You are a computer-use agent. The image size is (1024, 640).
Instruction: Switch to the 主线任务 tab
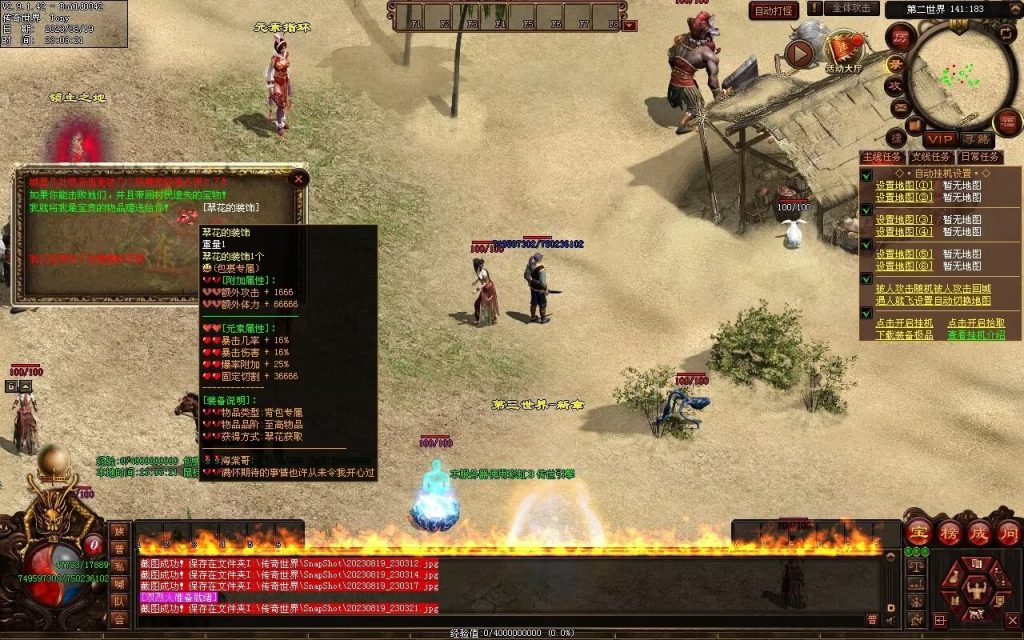(881, 157)
